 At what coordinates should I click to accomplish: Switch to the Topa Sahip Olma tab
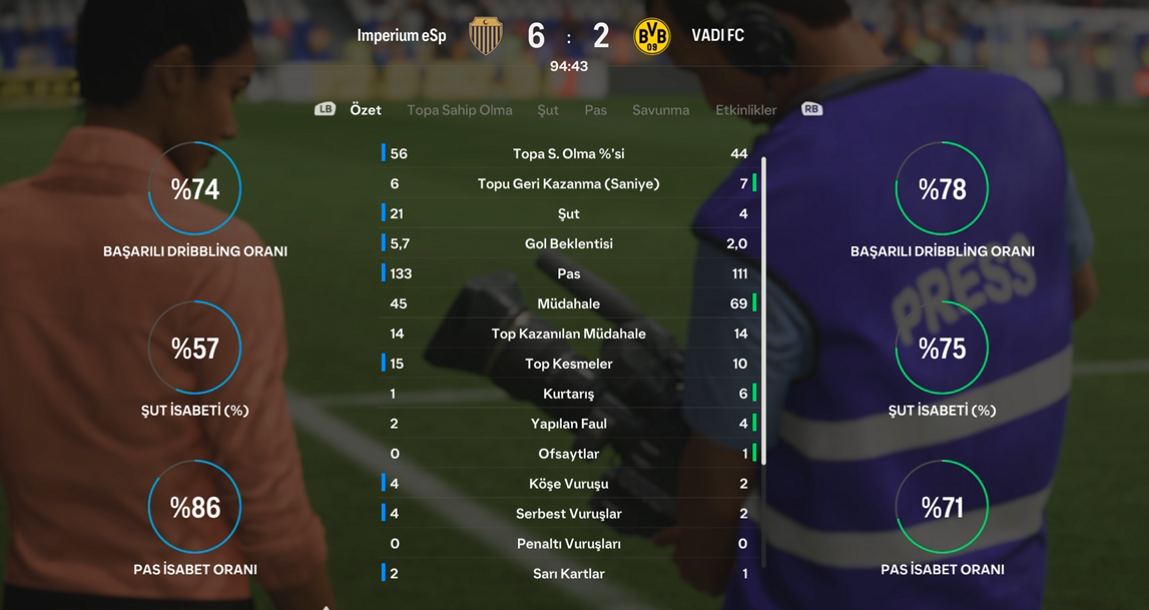click(x=459, y=110)
